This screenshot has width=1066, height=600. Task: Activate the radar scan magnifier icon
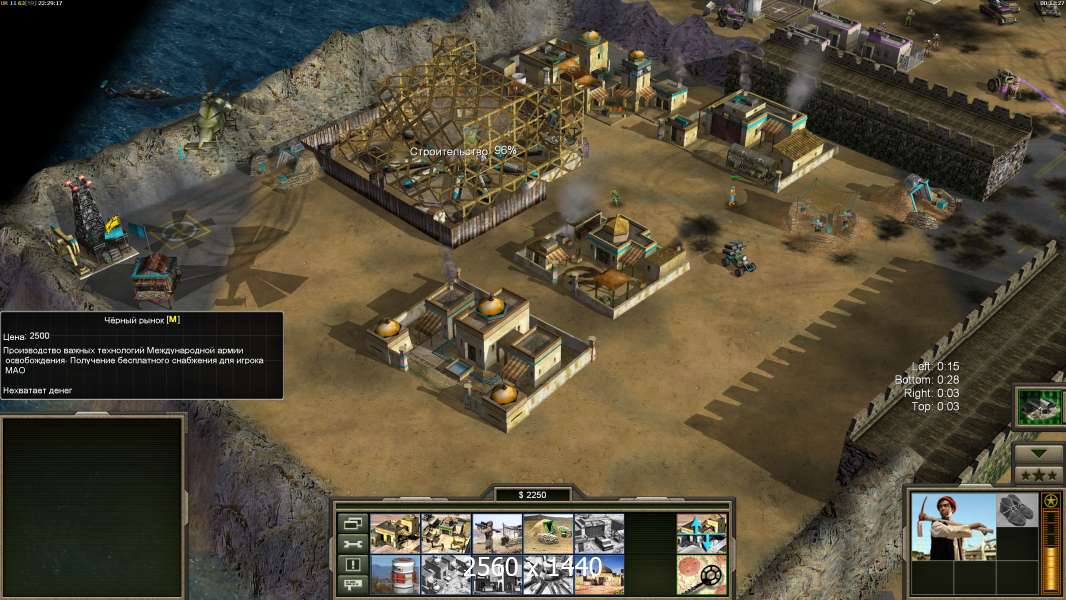[701, 573]
